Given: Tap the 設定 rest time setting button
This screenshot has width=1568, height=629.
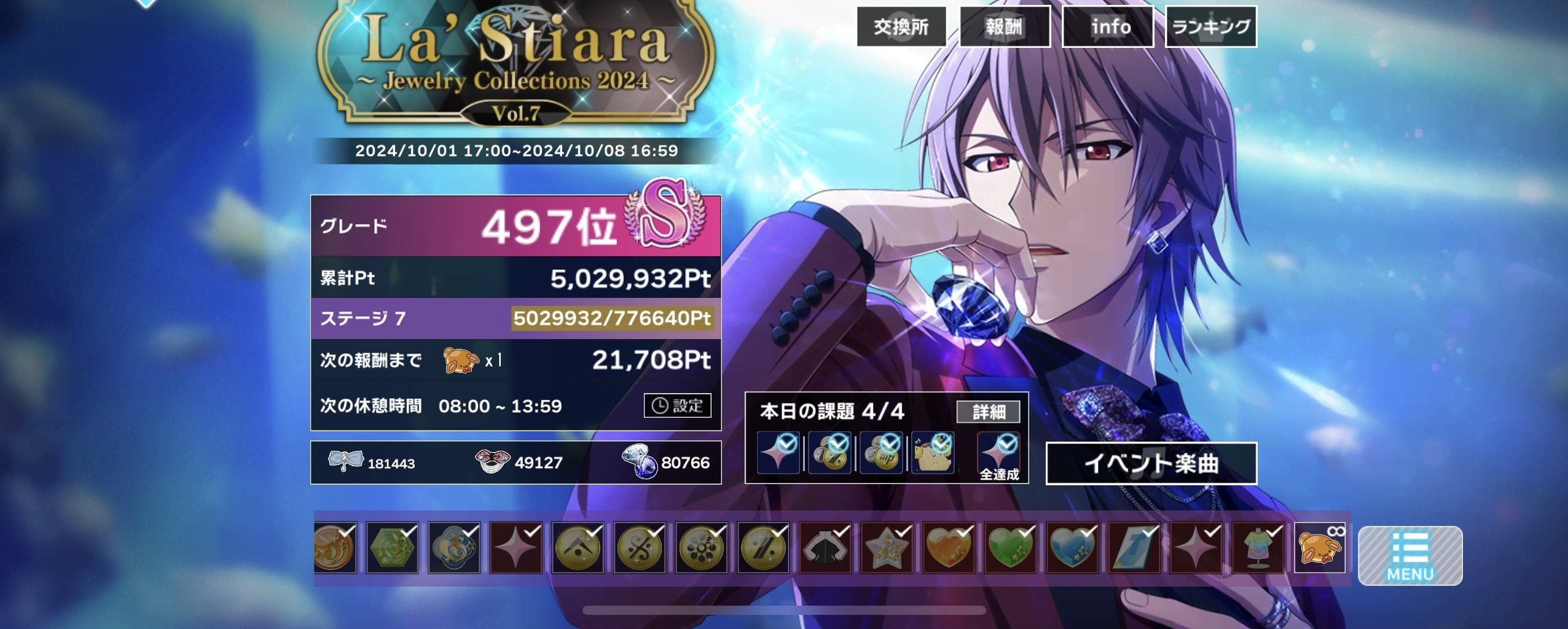Looking at the screenshot, I should click(x=677, y=405).
